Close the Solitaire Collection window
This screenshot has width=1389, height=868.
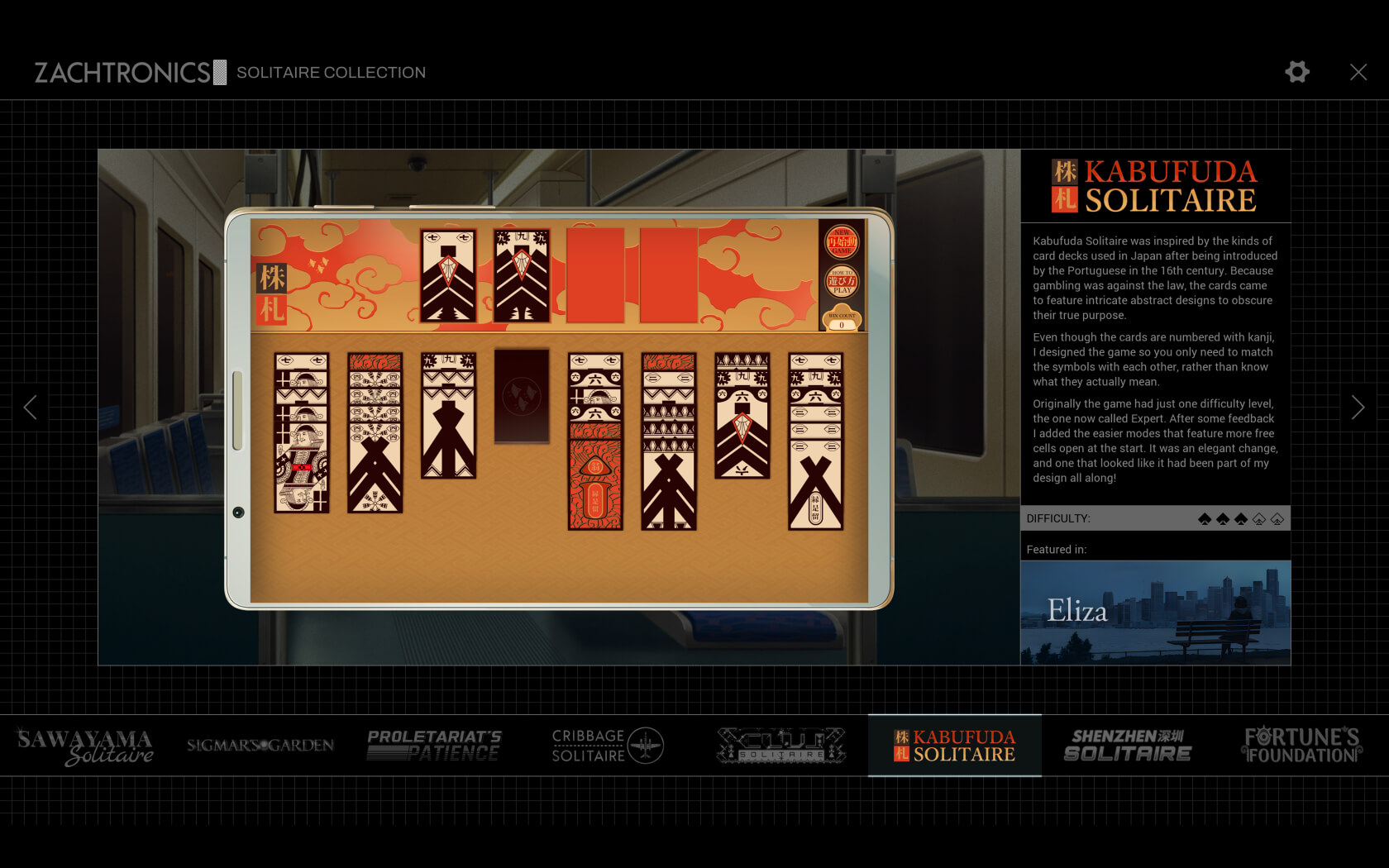1358,72
